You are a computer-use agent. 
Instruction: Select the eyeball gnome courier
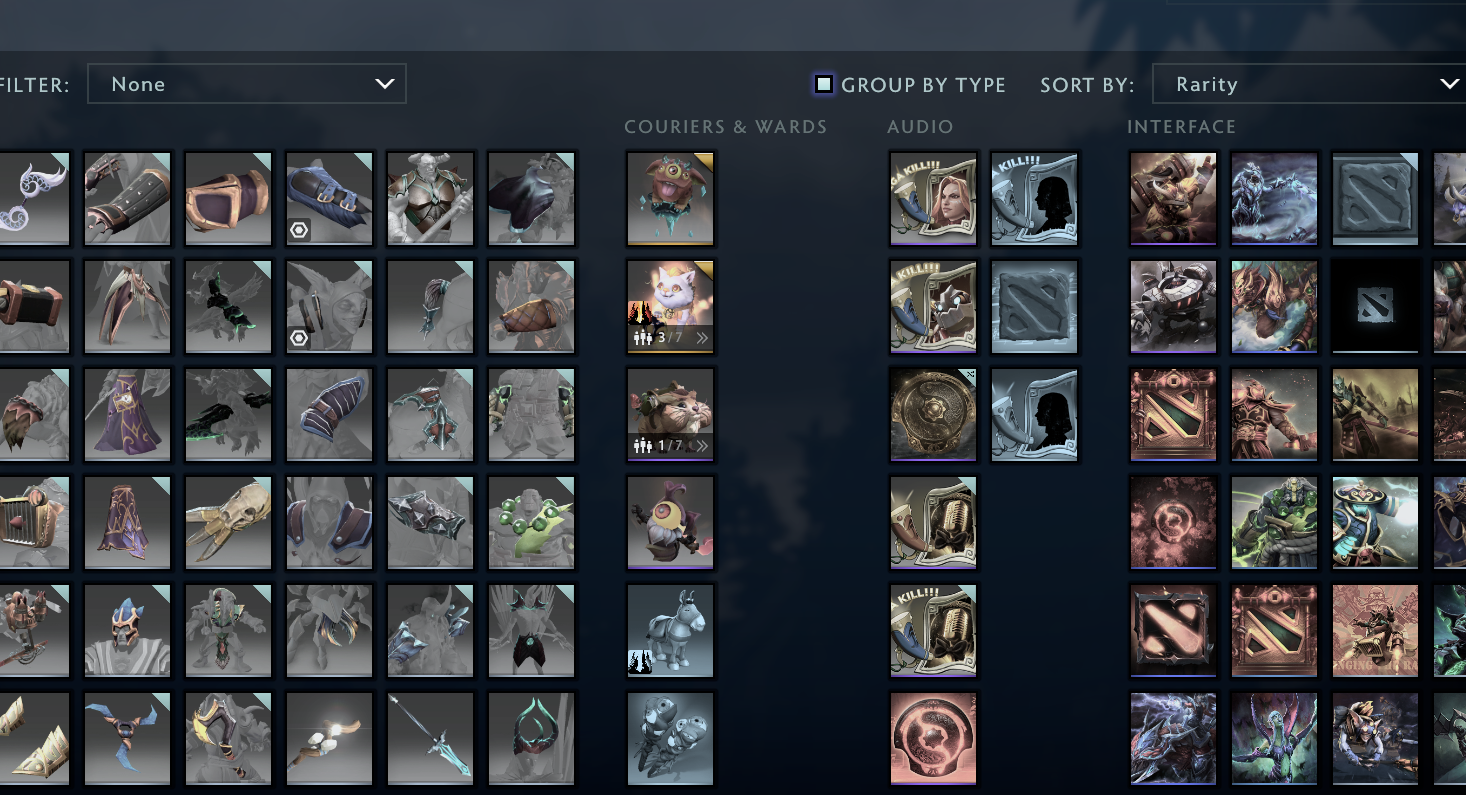pos(670,523)
